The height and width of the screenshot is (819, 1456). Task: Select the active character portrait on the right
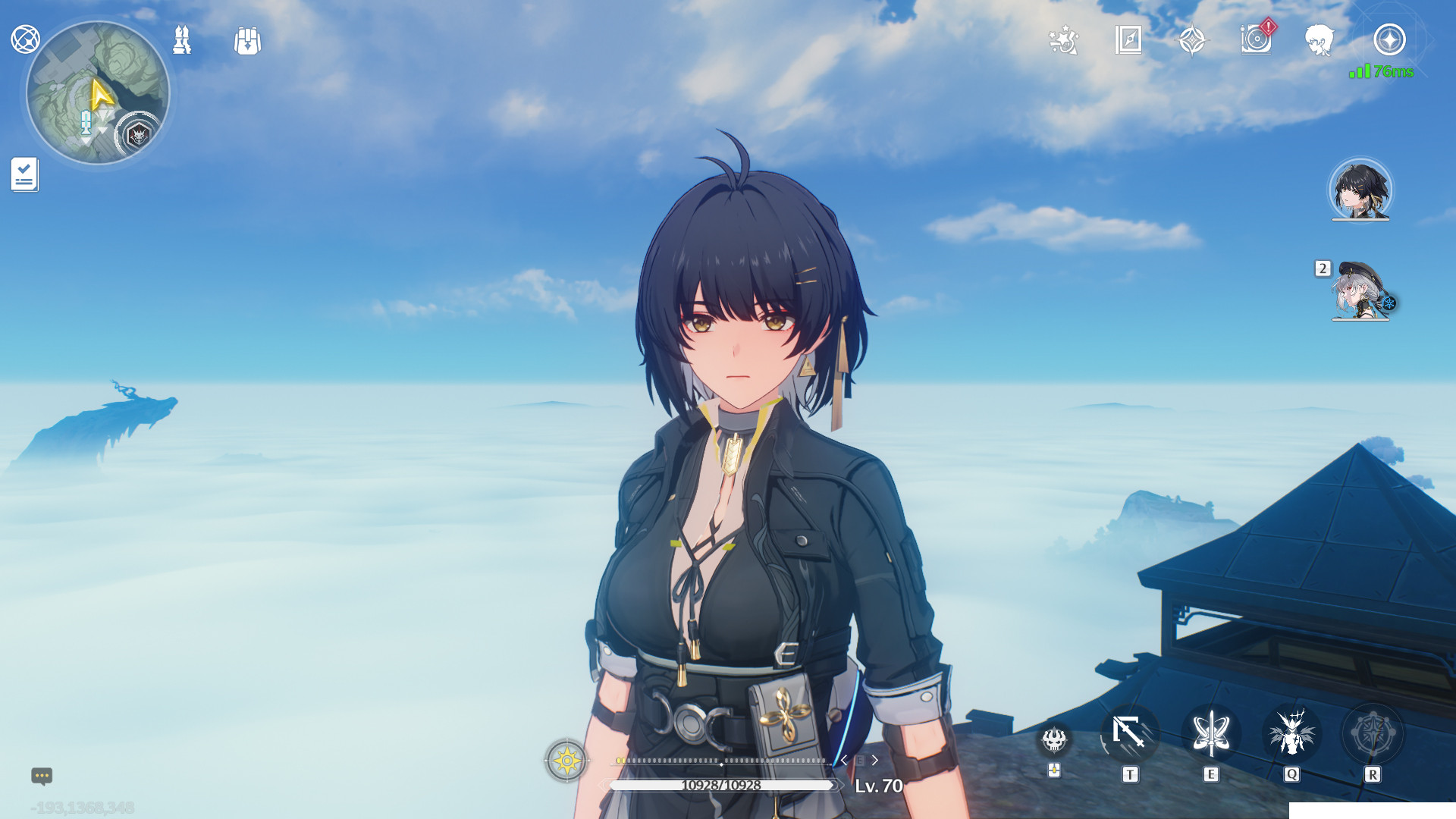pyautogui.click(x=1361, y=191)
